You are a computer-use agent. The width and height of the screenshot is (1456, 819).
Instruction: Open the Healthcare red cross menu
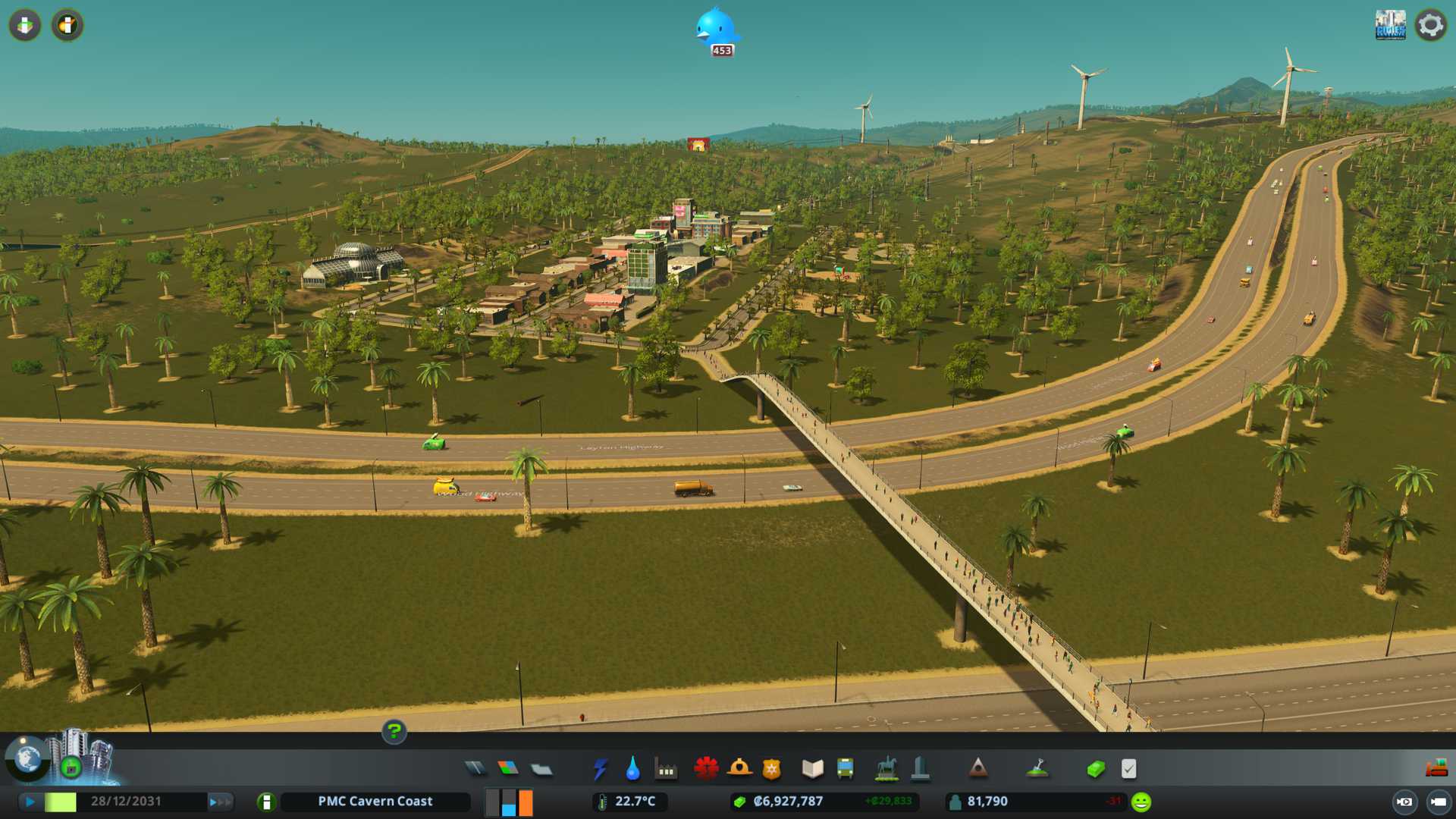[x=706, y=769]
